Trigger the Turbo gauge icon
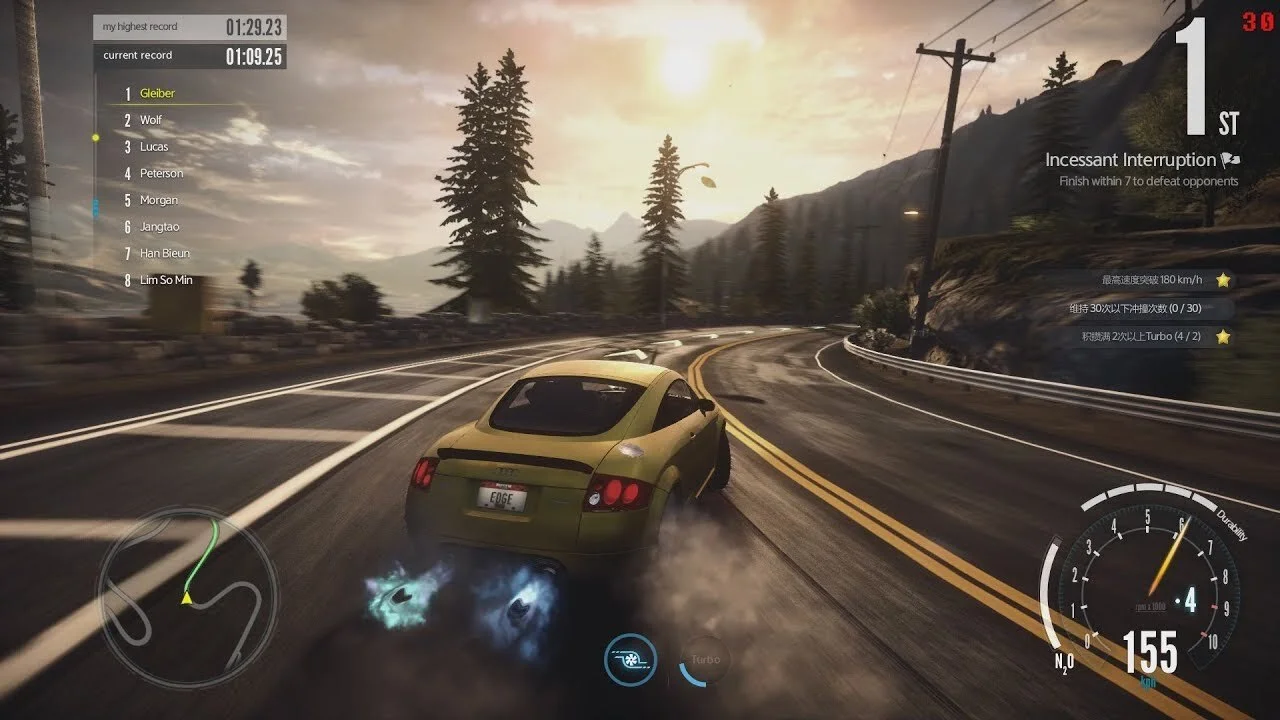Viewport: 1280px width, 720px height. point(705,660)
